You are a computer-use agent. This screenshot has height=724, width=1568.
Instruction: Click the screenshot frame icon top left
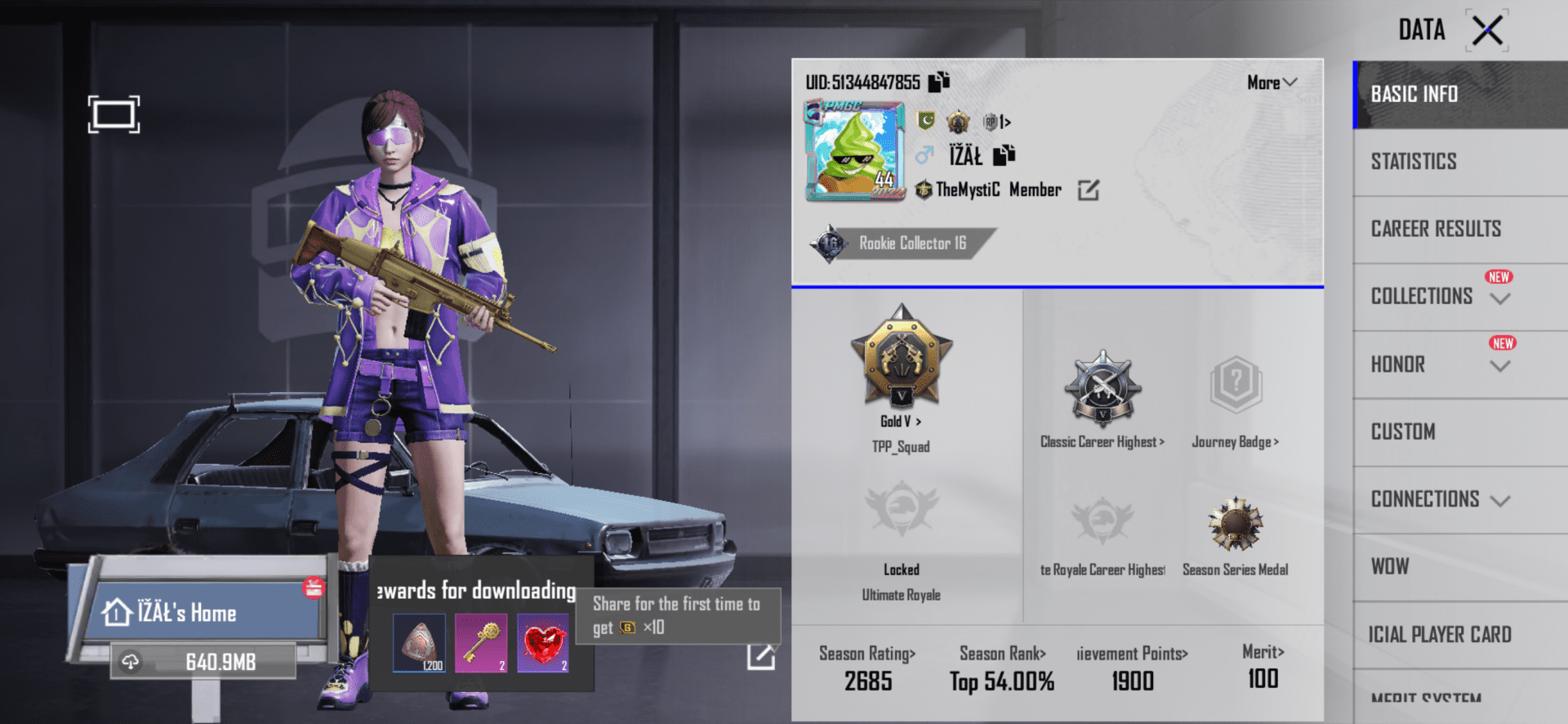point(115,114)
